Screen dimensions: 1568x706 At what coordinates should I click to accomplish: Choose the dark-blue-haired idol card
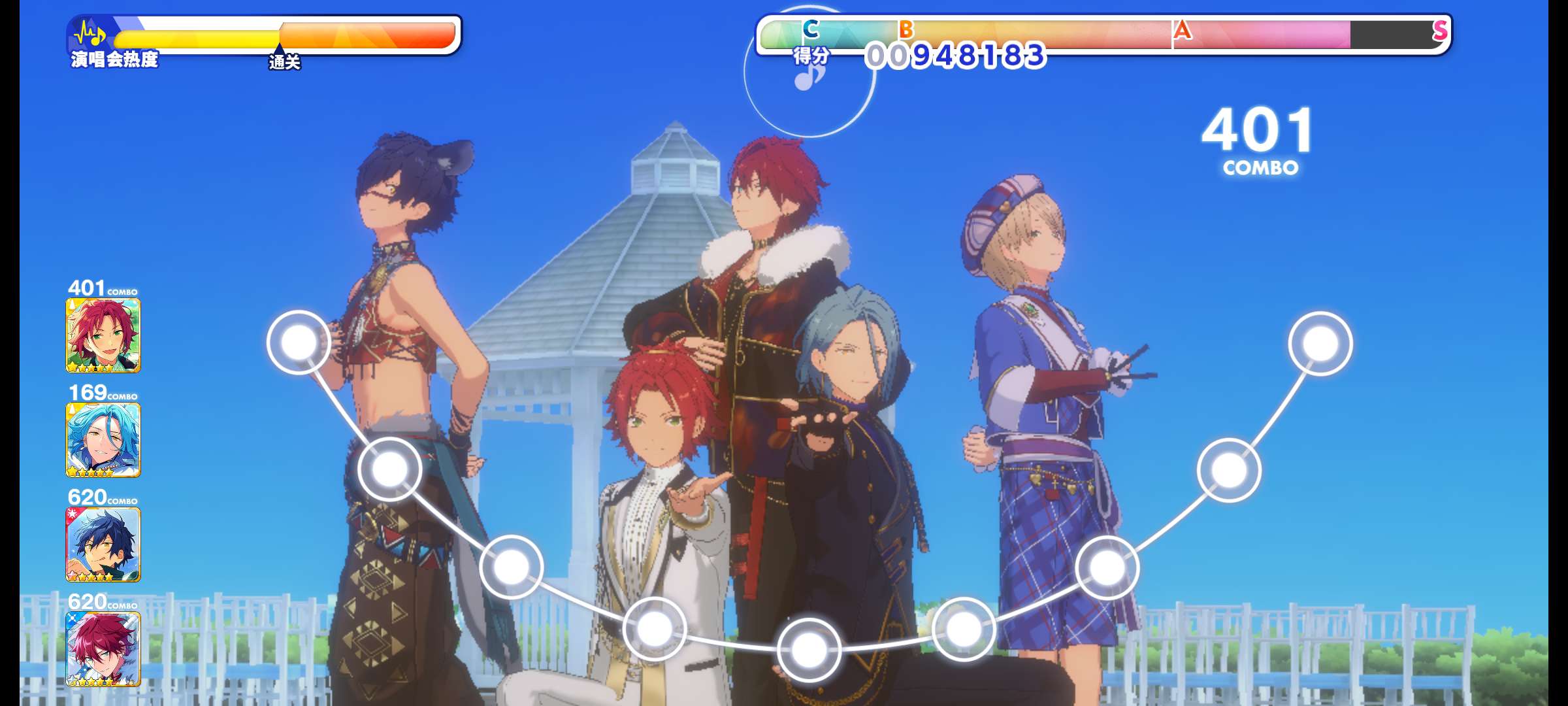pyautogui.click(x=103, y=545)
